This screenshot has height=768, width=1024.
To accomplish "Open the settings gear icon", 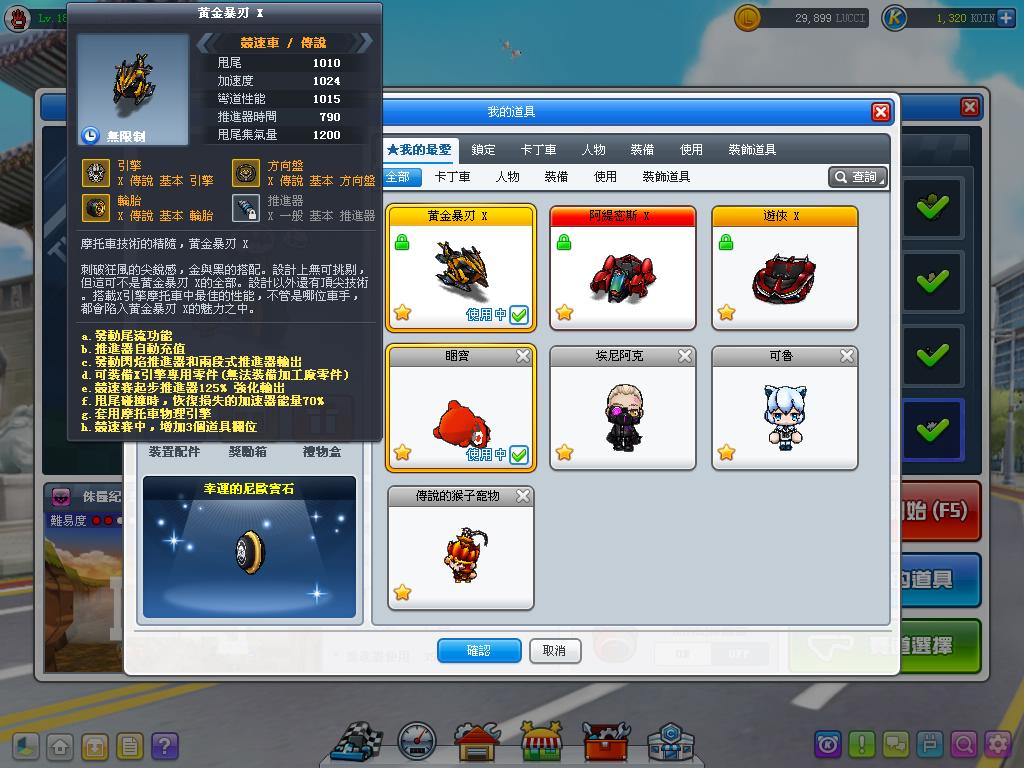I will click(997, 744).
